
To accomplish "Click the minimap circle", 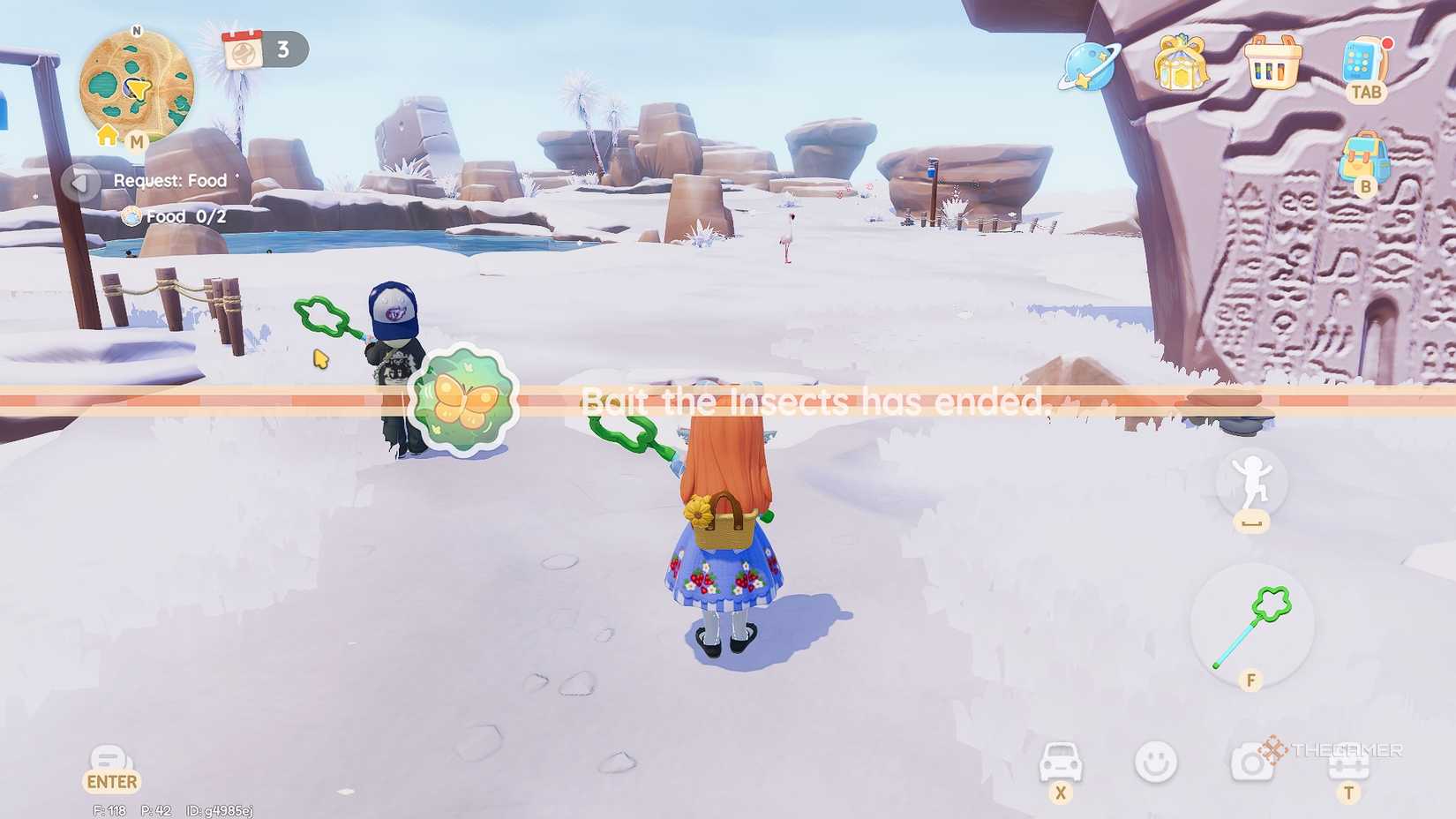I will (x=137, y=86).
